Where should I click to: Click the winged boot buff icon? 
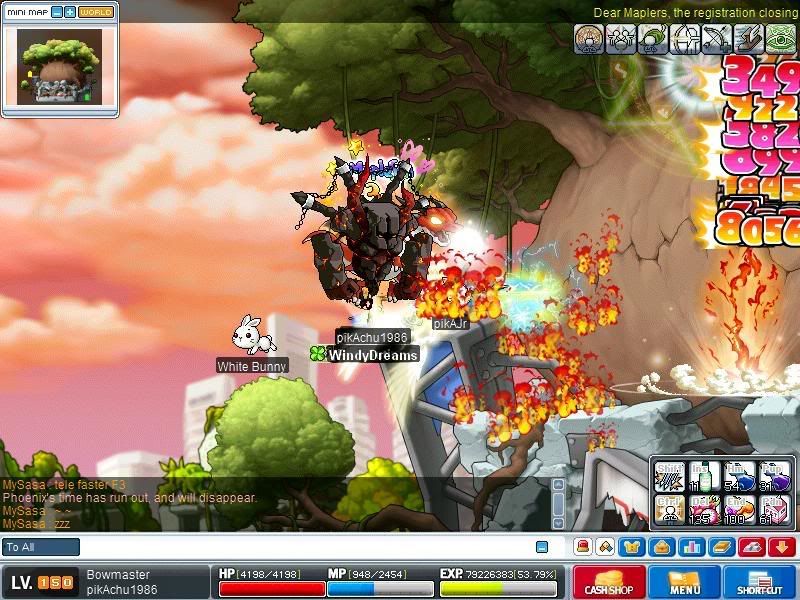pyautogui.click(x=749, y=38)
